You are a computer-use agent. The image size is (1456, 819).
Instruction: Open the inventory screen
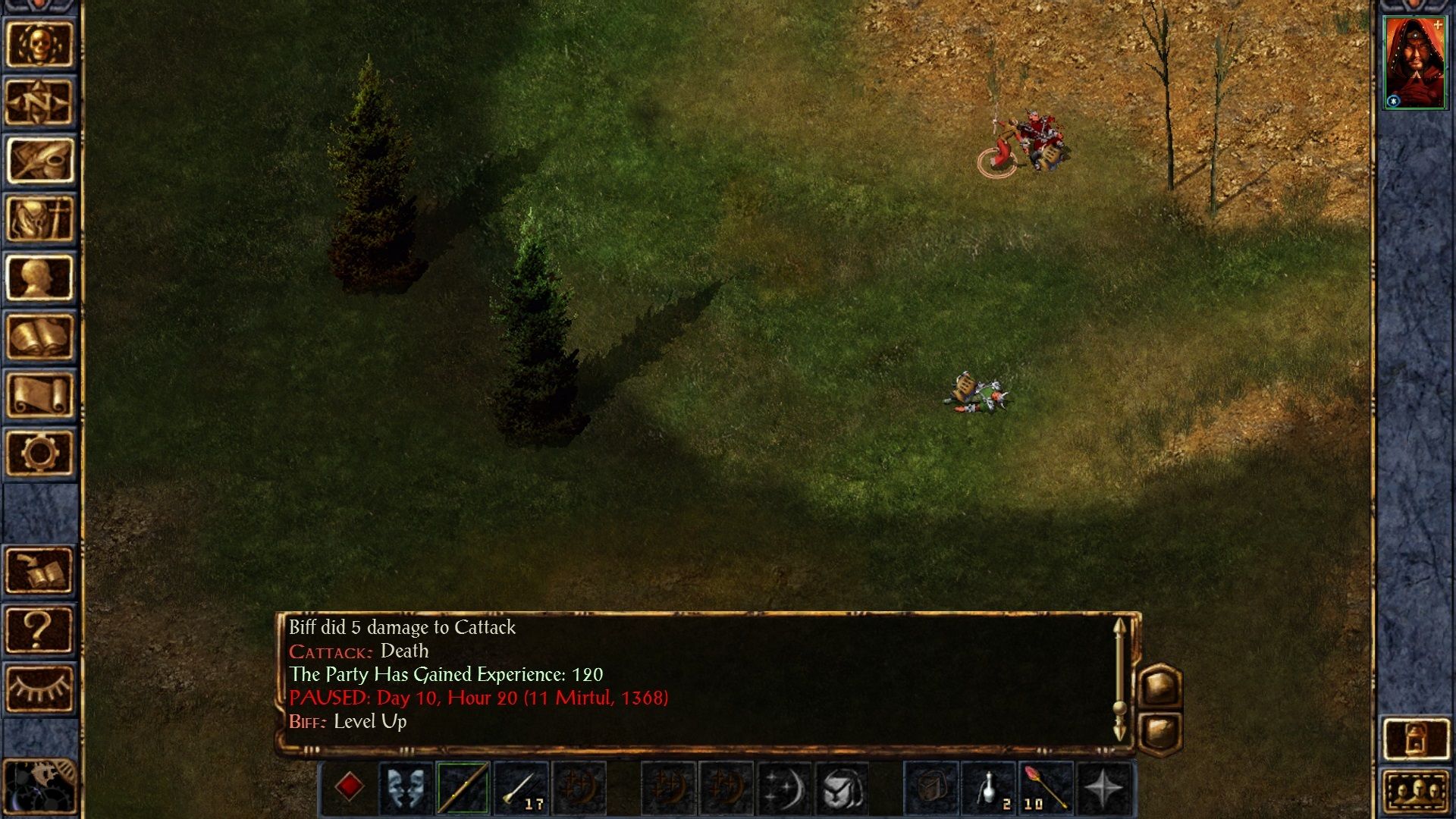pos(39,218)
